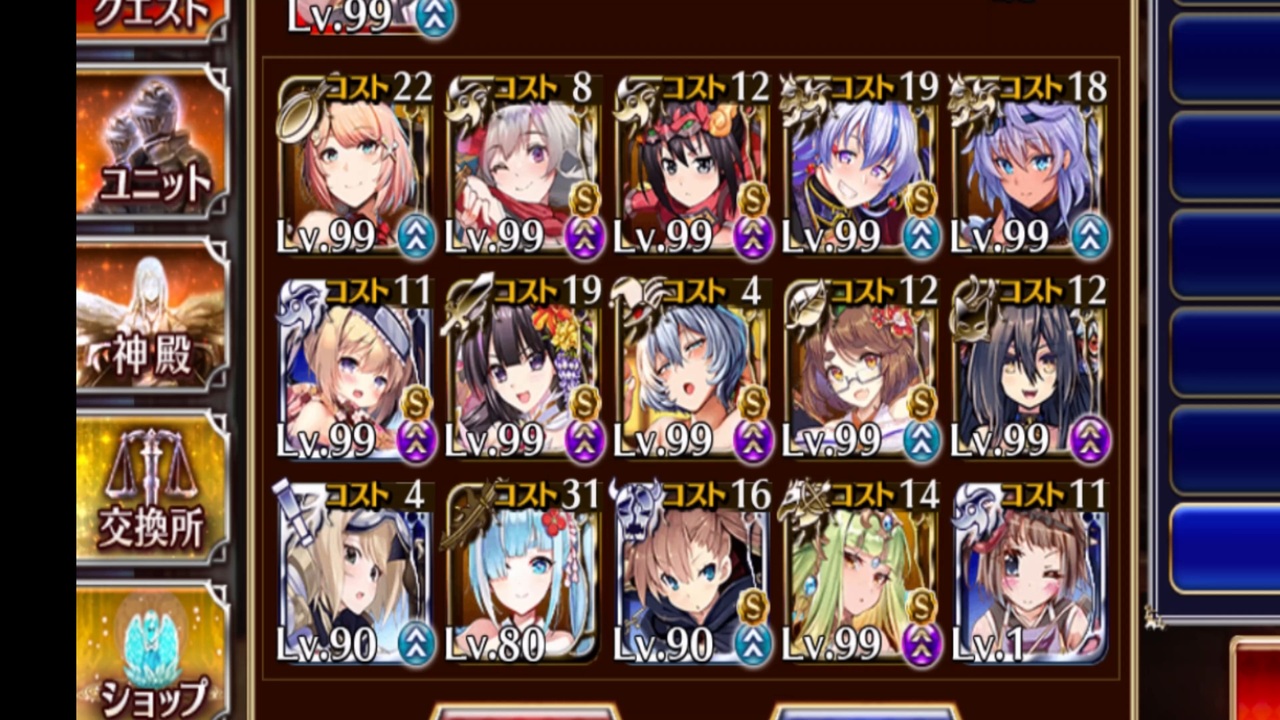The height and width of the screenshot is (720, 1280).
Task: Select the クエスト menu at the top left
Action: 150,12
